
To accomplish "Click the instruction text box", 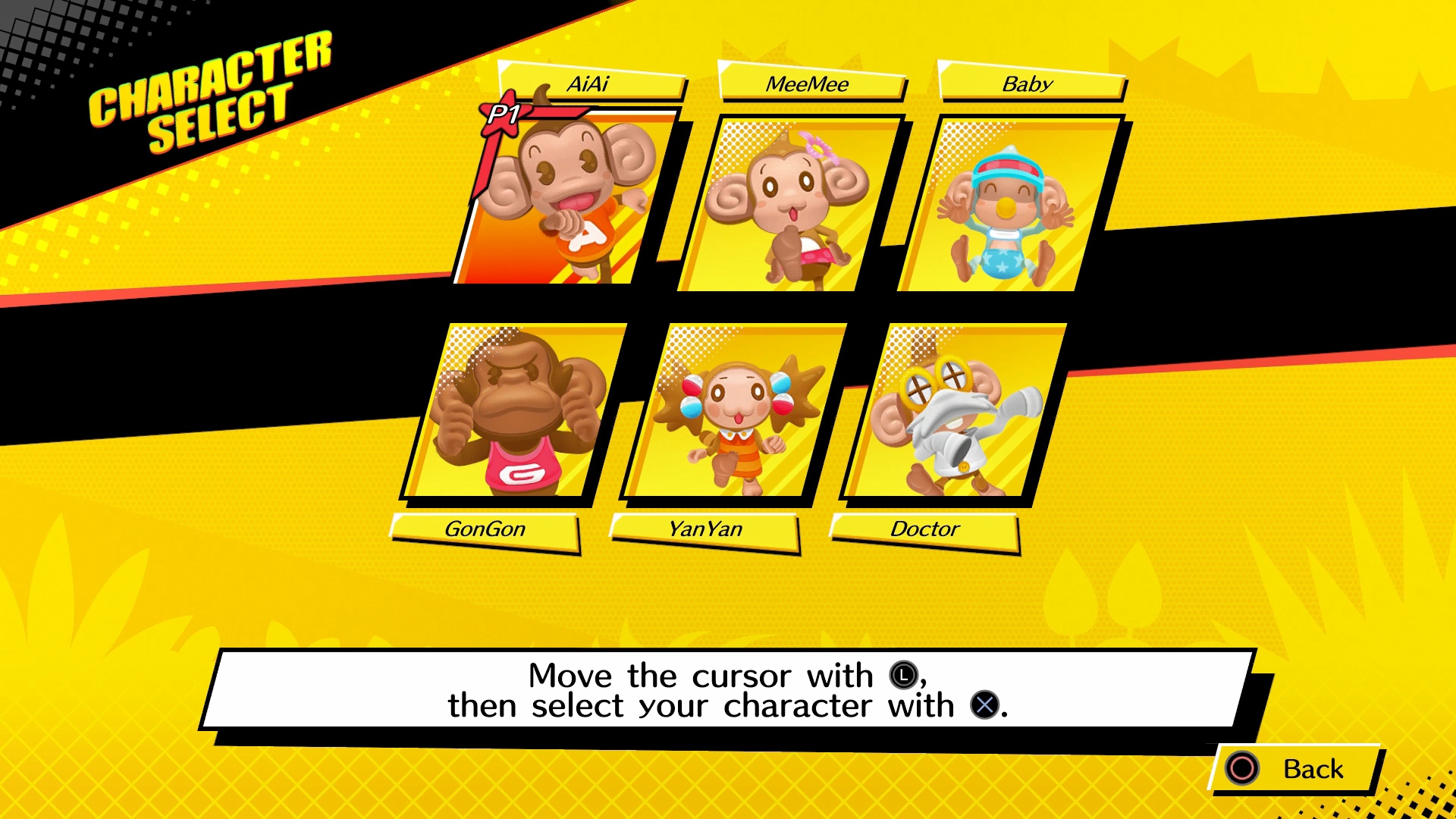I will click(728, 690).
